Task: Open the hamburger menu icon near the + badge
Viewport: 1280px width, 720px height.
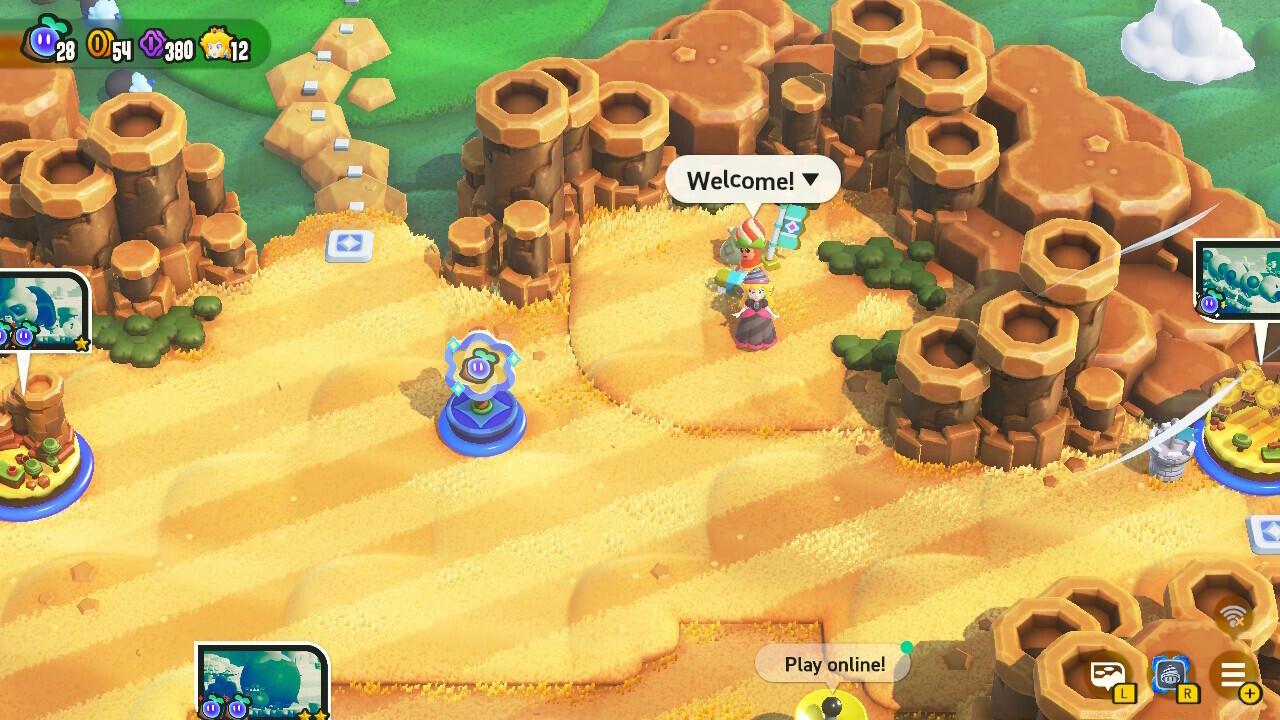Action: [x=1233, y=672]
